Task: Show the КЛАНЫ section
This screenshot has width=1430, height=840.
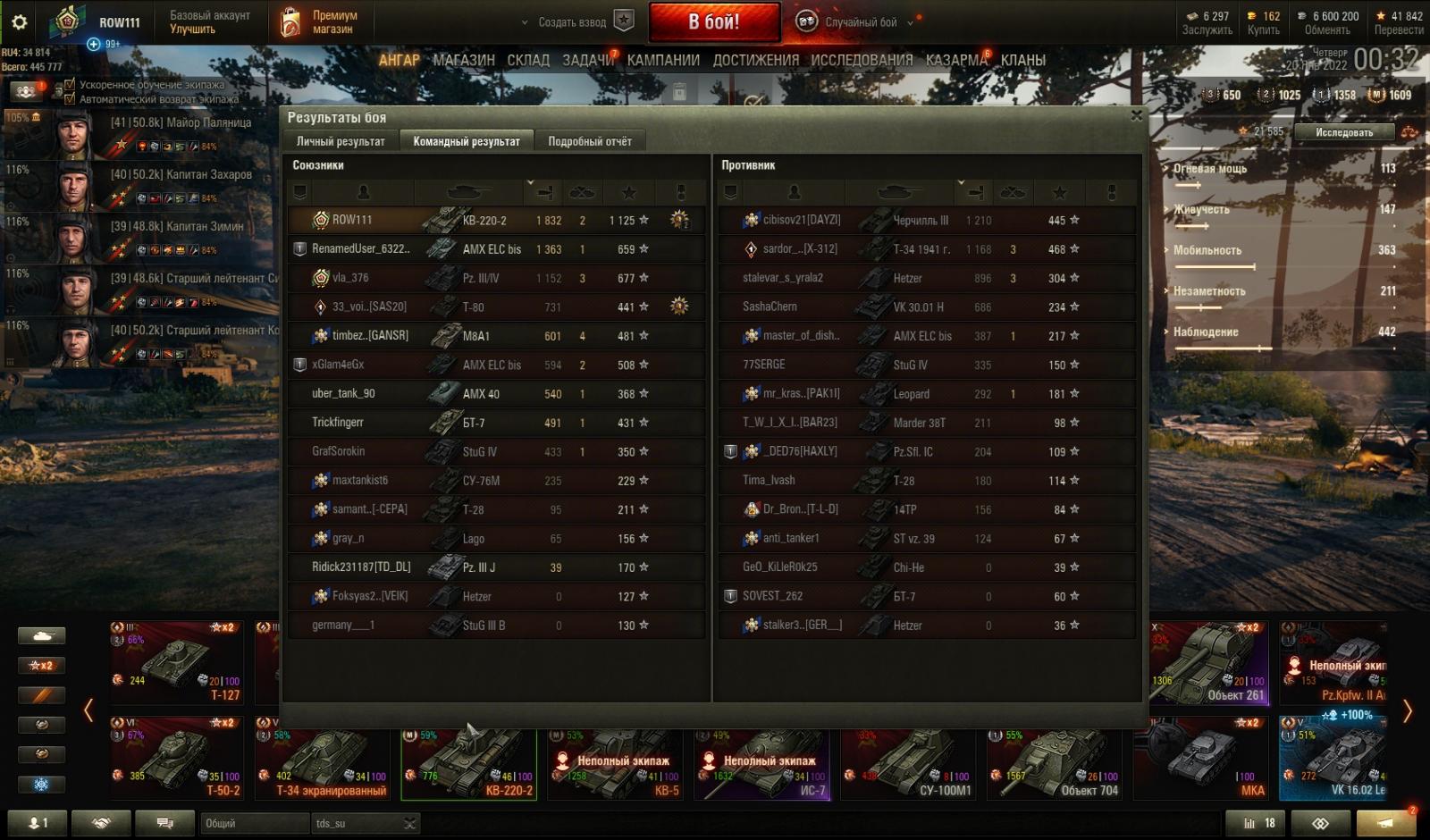Action: (x=1023, y=60)
